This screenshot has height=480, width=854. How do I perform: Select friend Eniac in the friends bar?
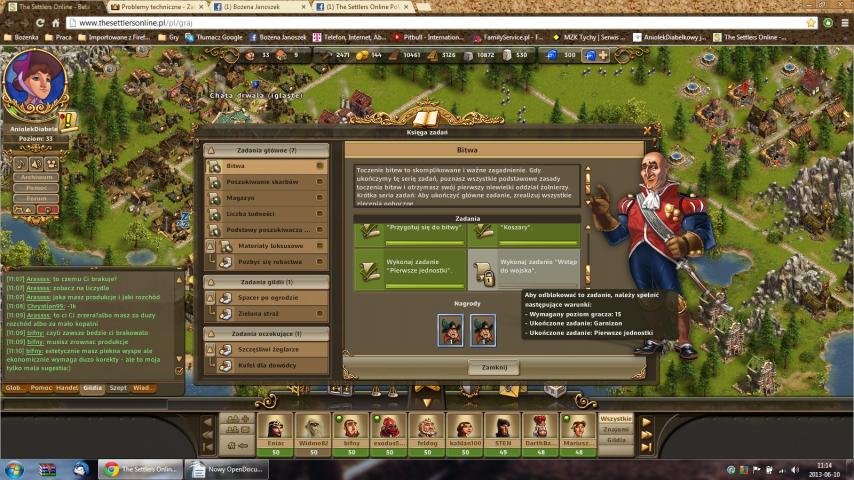point(275,431)
